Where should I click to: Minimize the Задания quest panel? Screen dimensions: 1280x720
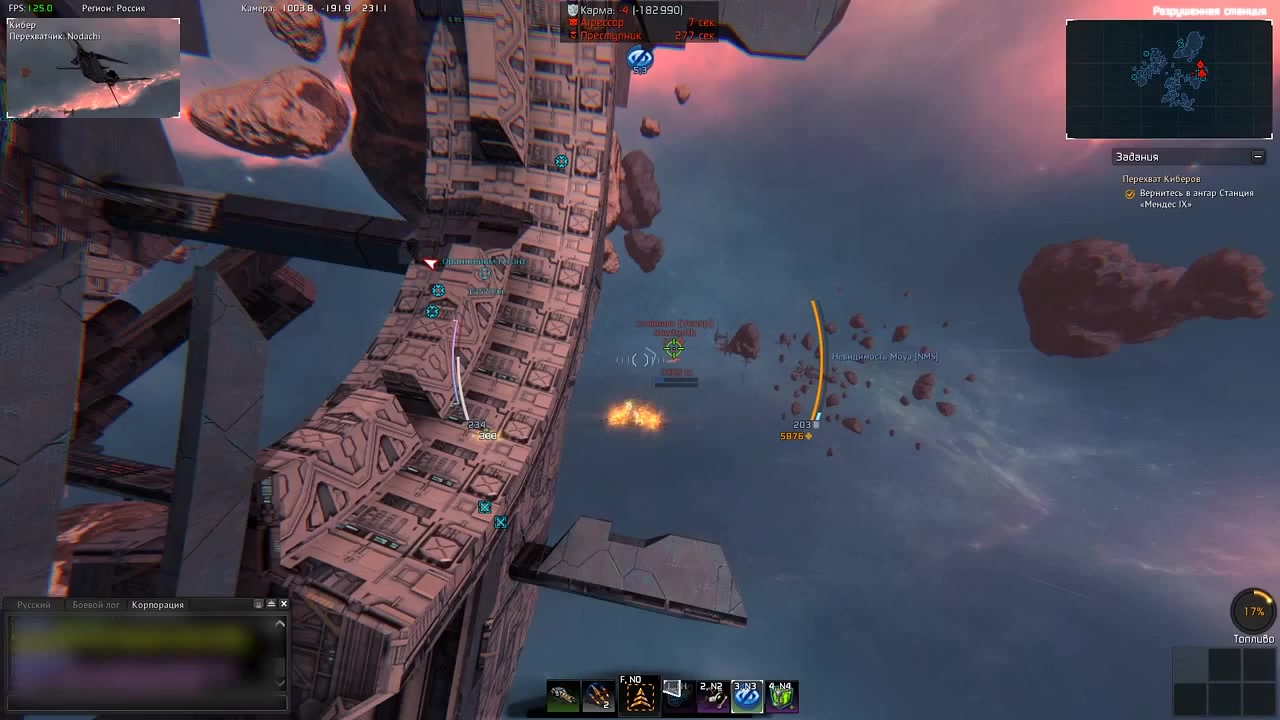1257,157
